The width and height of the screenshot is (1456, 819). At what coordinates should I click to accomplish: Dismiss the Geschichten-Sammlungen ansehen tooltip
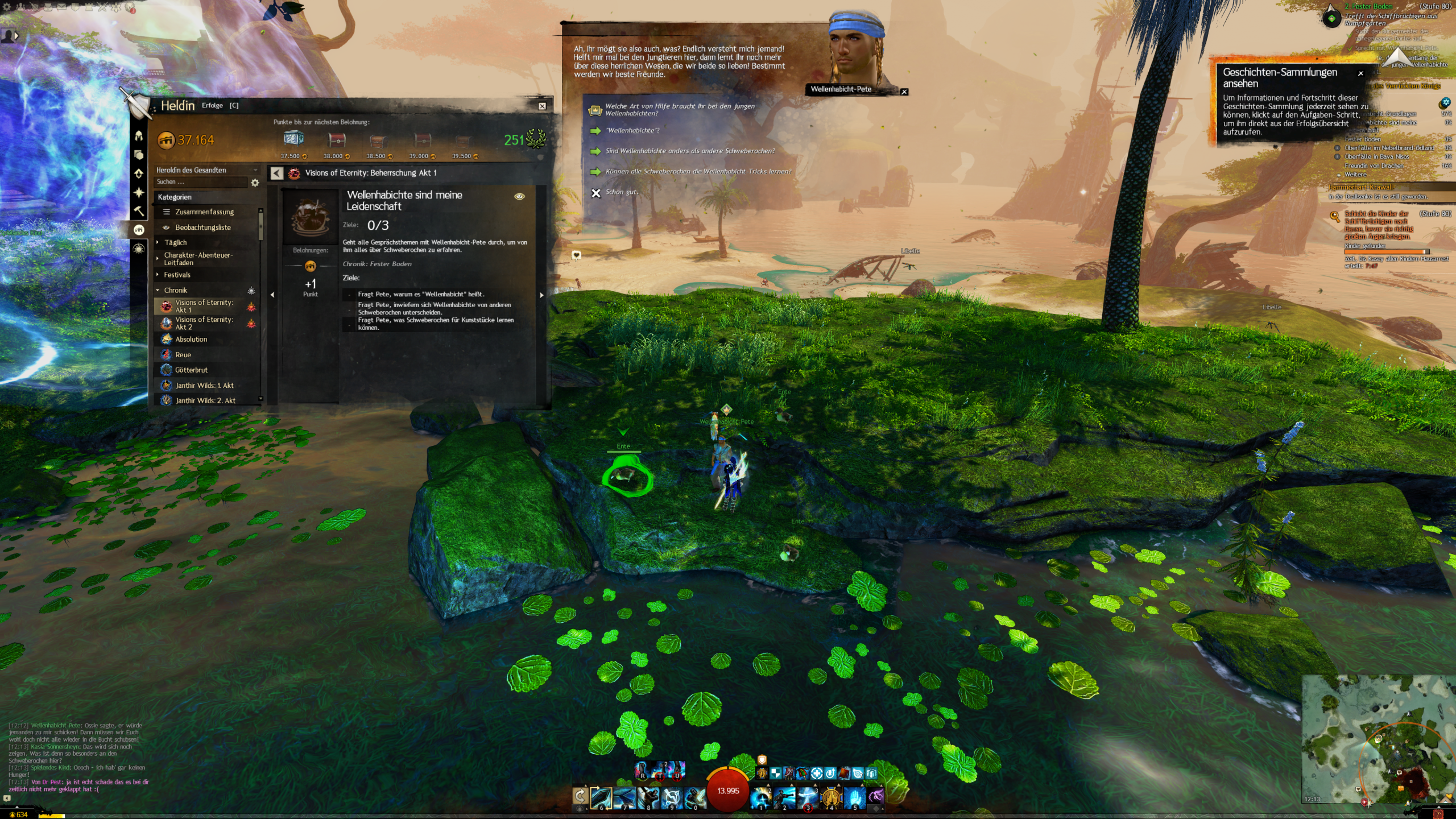point(1360,73)
